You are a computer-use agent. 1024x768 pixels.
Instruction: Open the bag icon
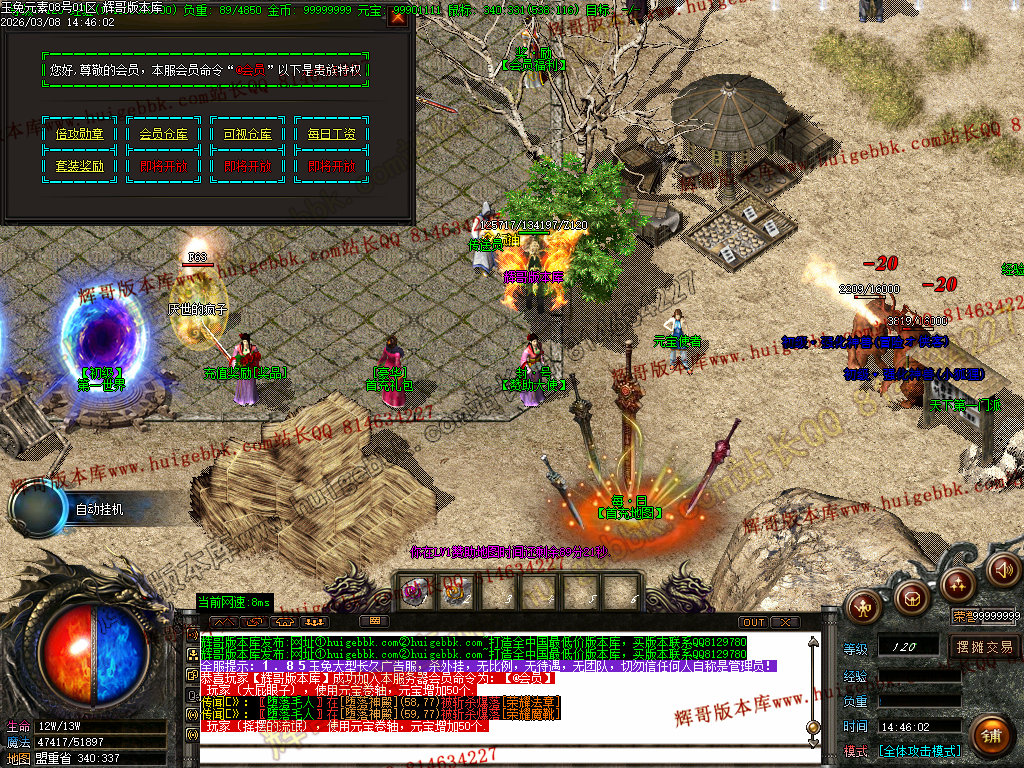[x=910, y=598]
